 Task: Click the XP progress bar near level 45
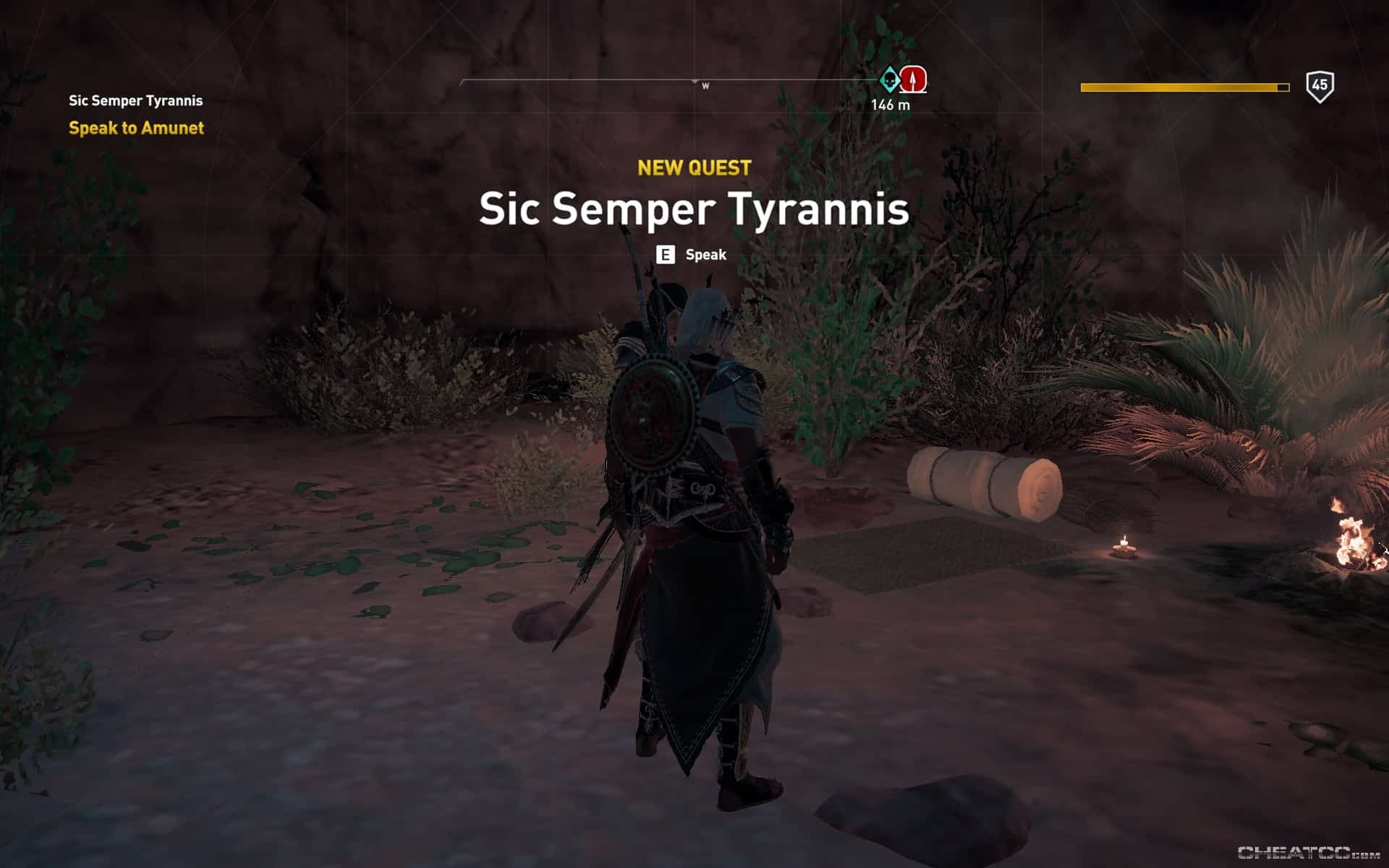pos(1183,86)
